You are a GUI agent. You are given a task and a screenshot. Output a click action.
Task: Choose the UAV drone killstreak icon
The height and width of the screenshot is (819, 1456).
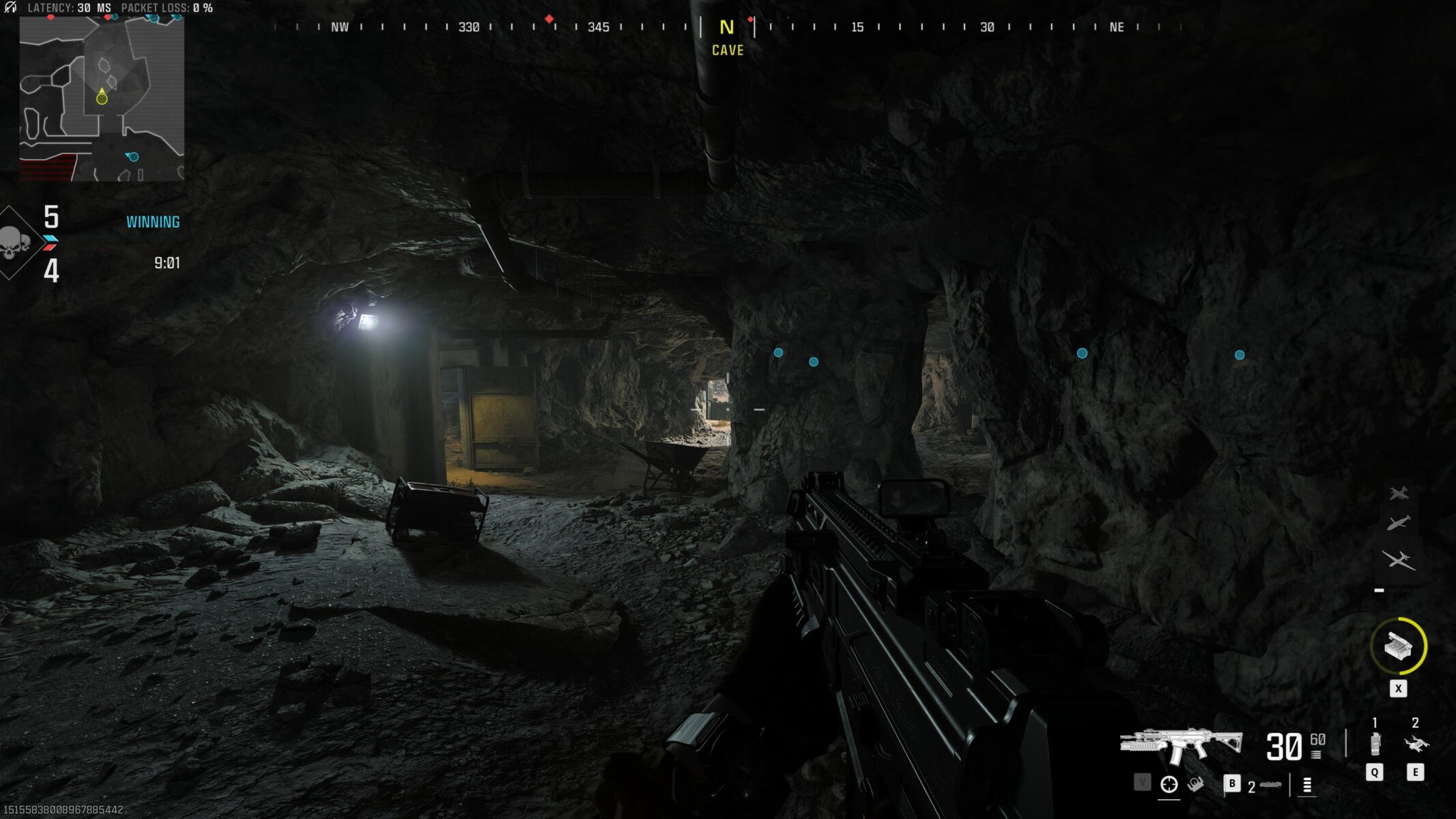point(1399,560)
